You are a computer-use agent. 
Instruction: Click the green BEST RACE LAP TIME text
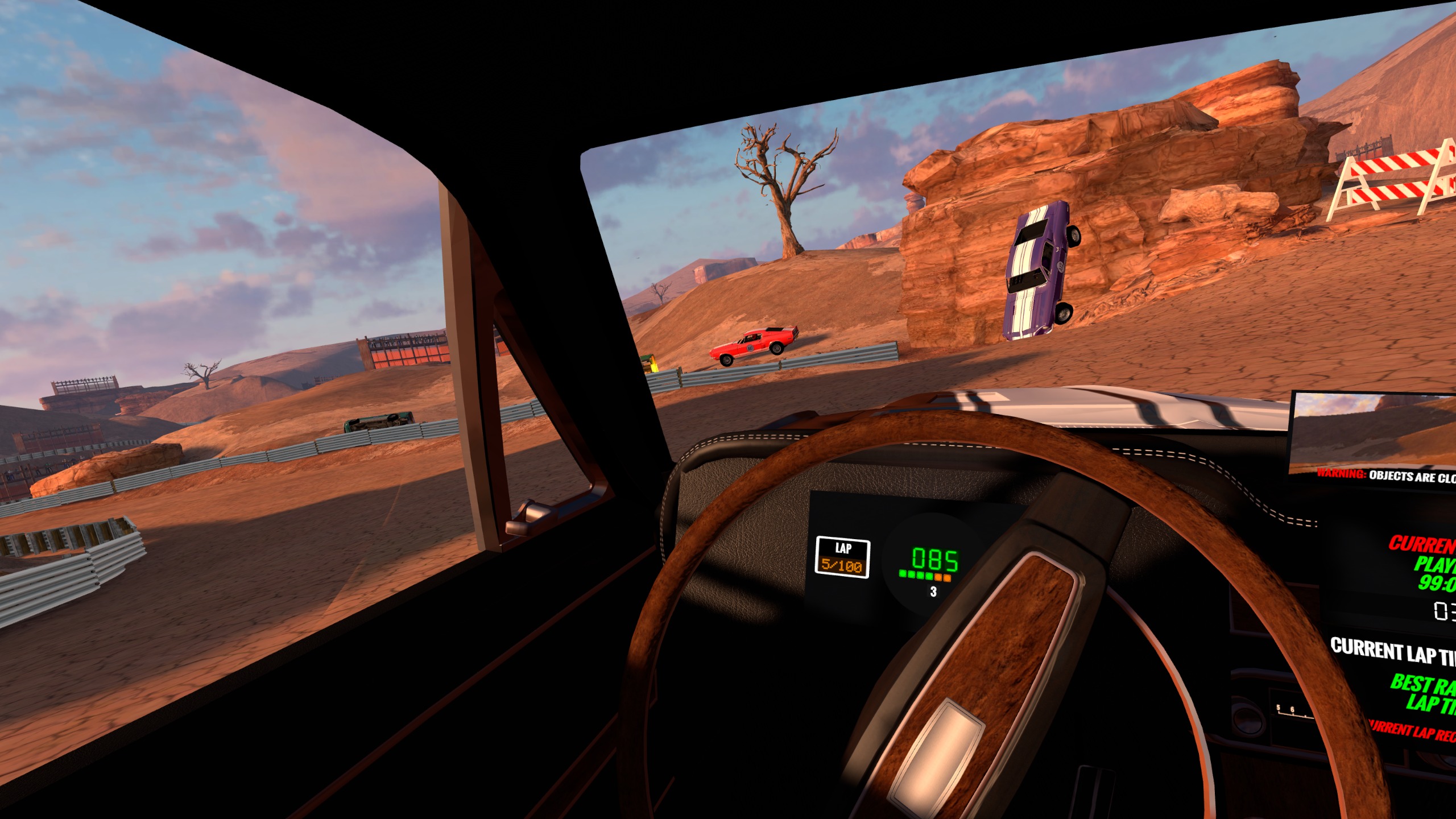1422,695
